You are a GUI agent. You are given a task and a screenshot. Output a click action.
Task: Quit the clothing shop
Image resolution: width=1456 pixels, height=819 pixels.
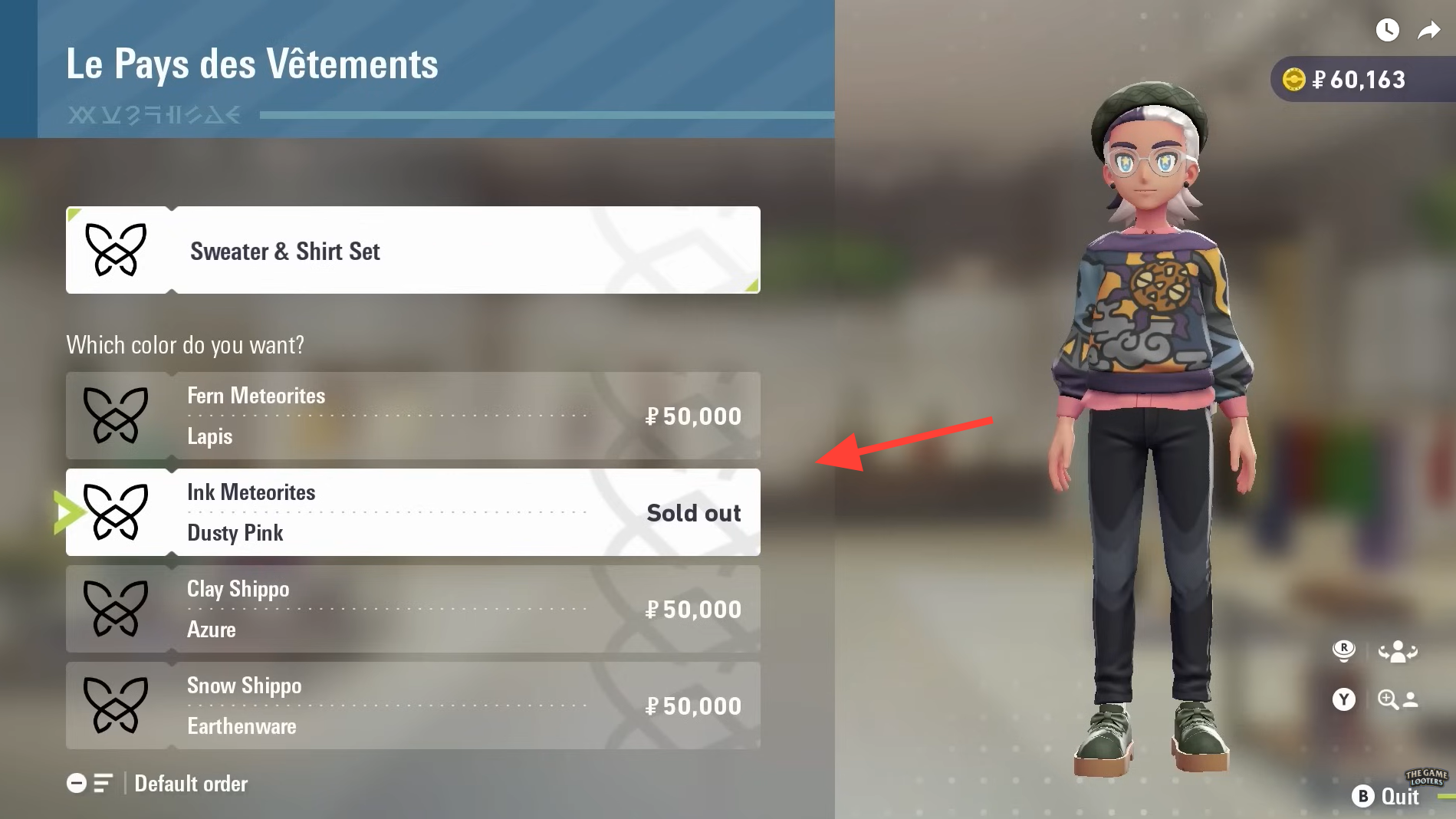[x=1386, y=796]
